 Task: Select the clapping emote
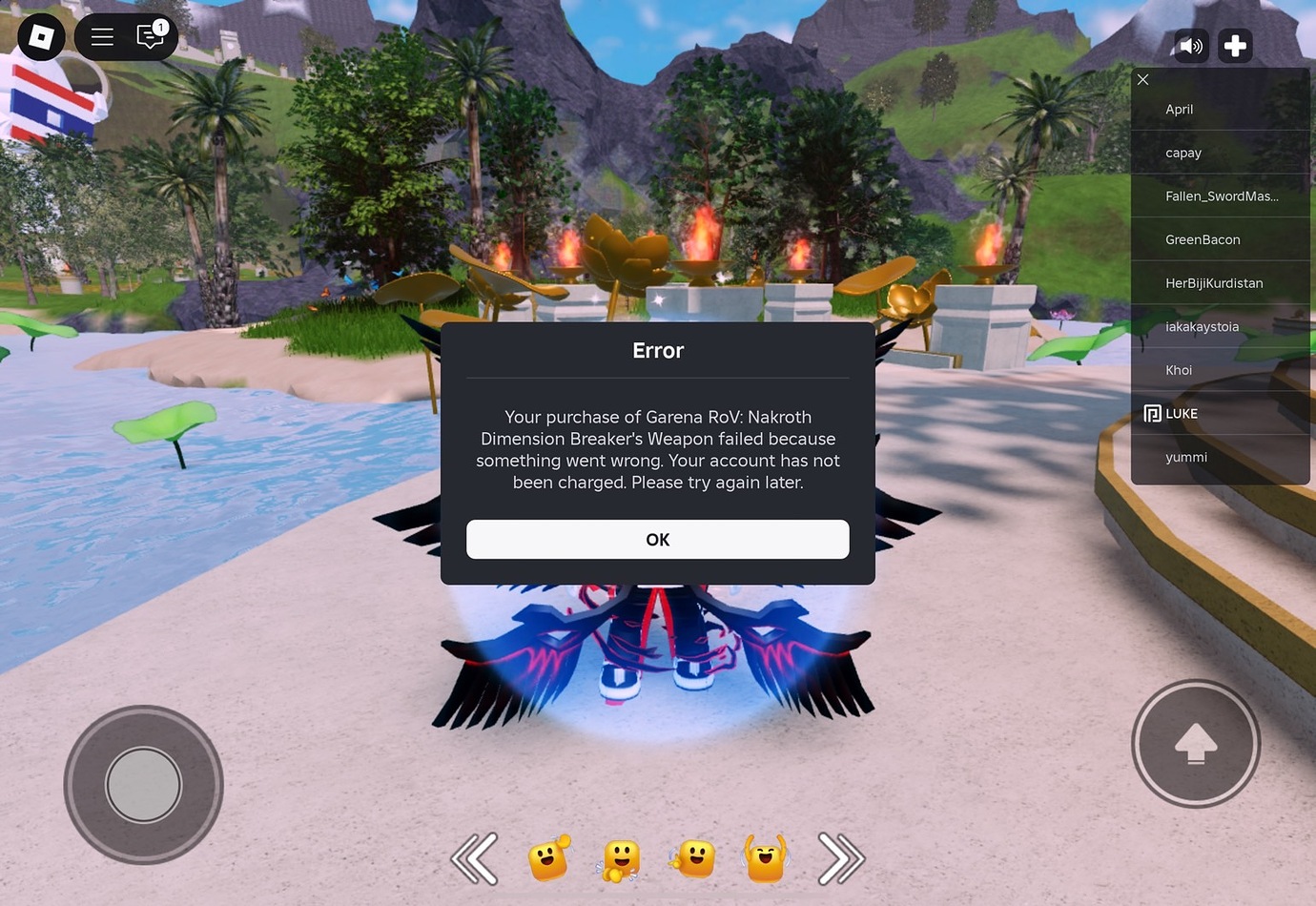pos(619,857)
